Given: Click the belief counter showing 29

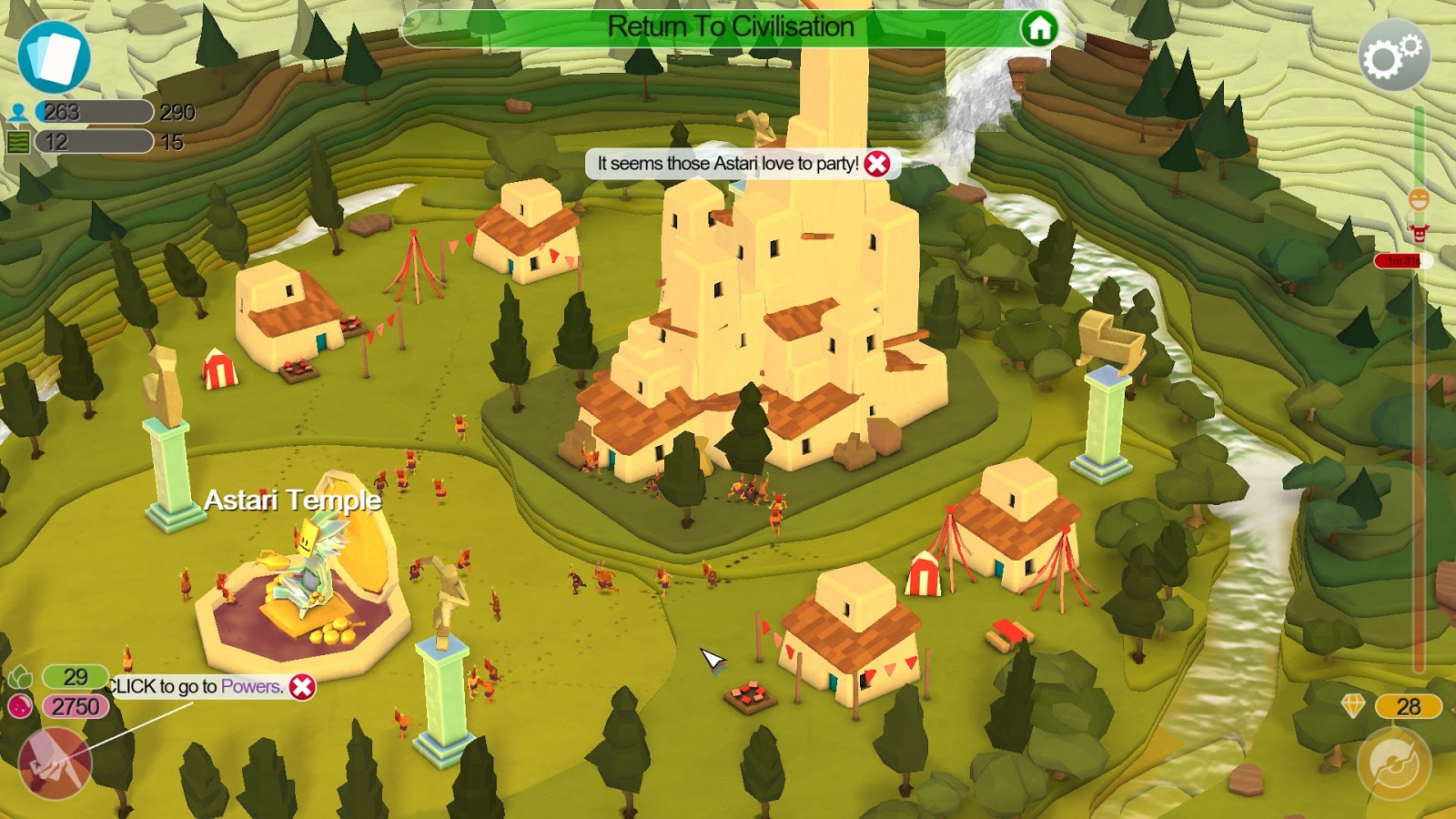Looking at the screenshot, I should point(77,676).
